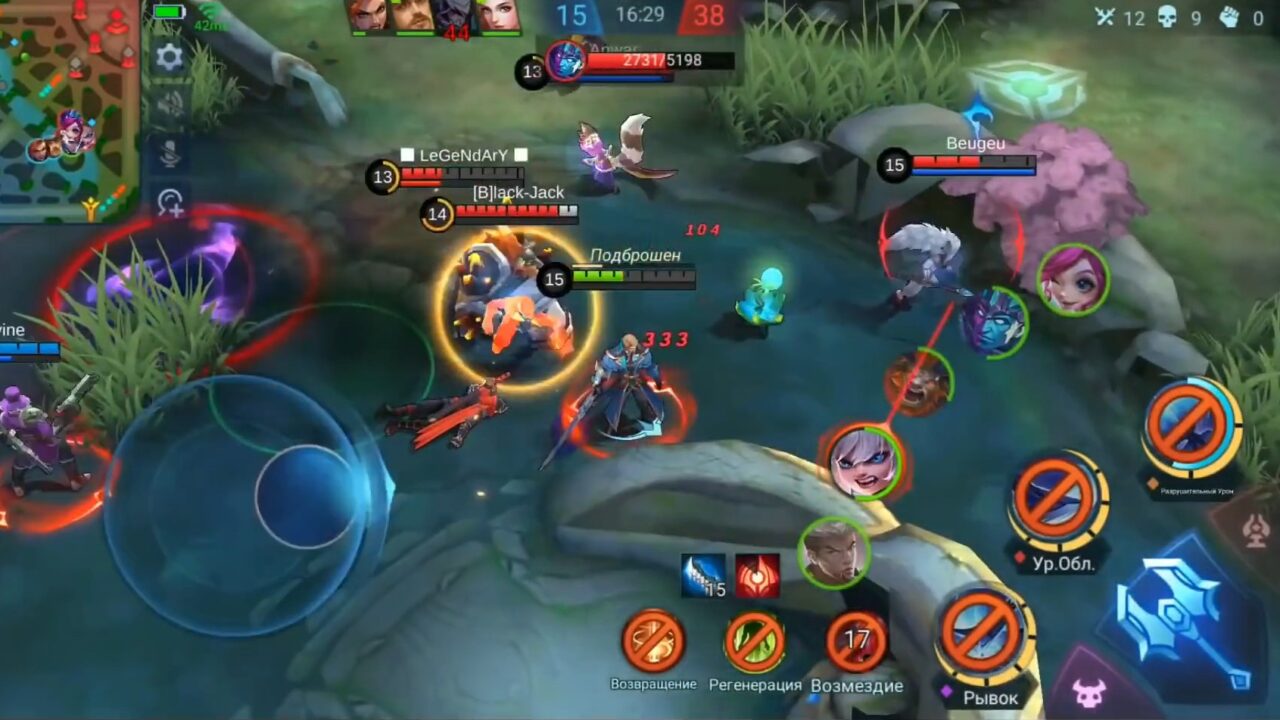Image resolution: width=1280 pixels, height=720 pixels.
Task: Target the brown-haired male hero portrait
Action: (833, 553)
